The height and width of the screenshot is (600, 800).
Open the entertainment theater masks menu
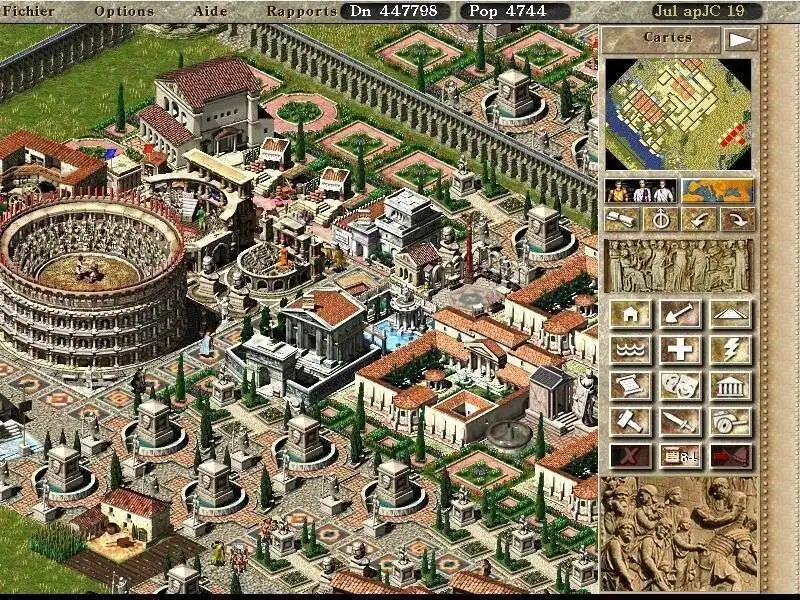680,386
